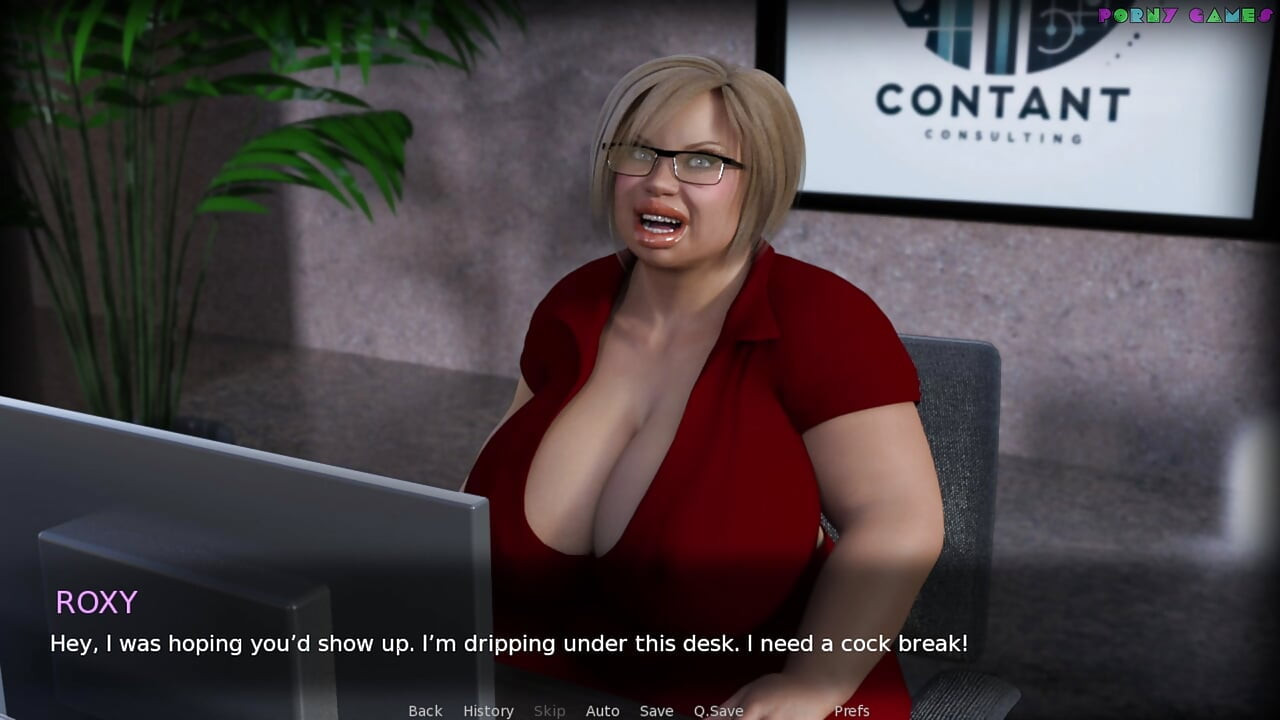Enable Skip mode in the quick menu

pyautogui.click(x=549, y=710)
